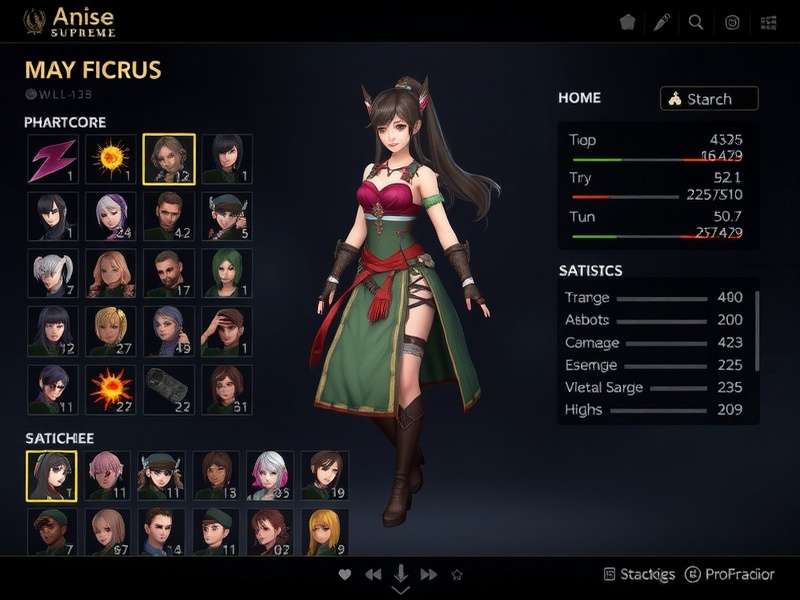Select the highlighted Satichee portrait
The width and height of the screenshot is (800, 600).
click(51, 475)
